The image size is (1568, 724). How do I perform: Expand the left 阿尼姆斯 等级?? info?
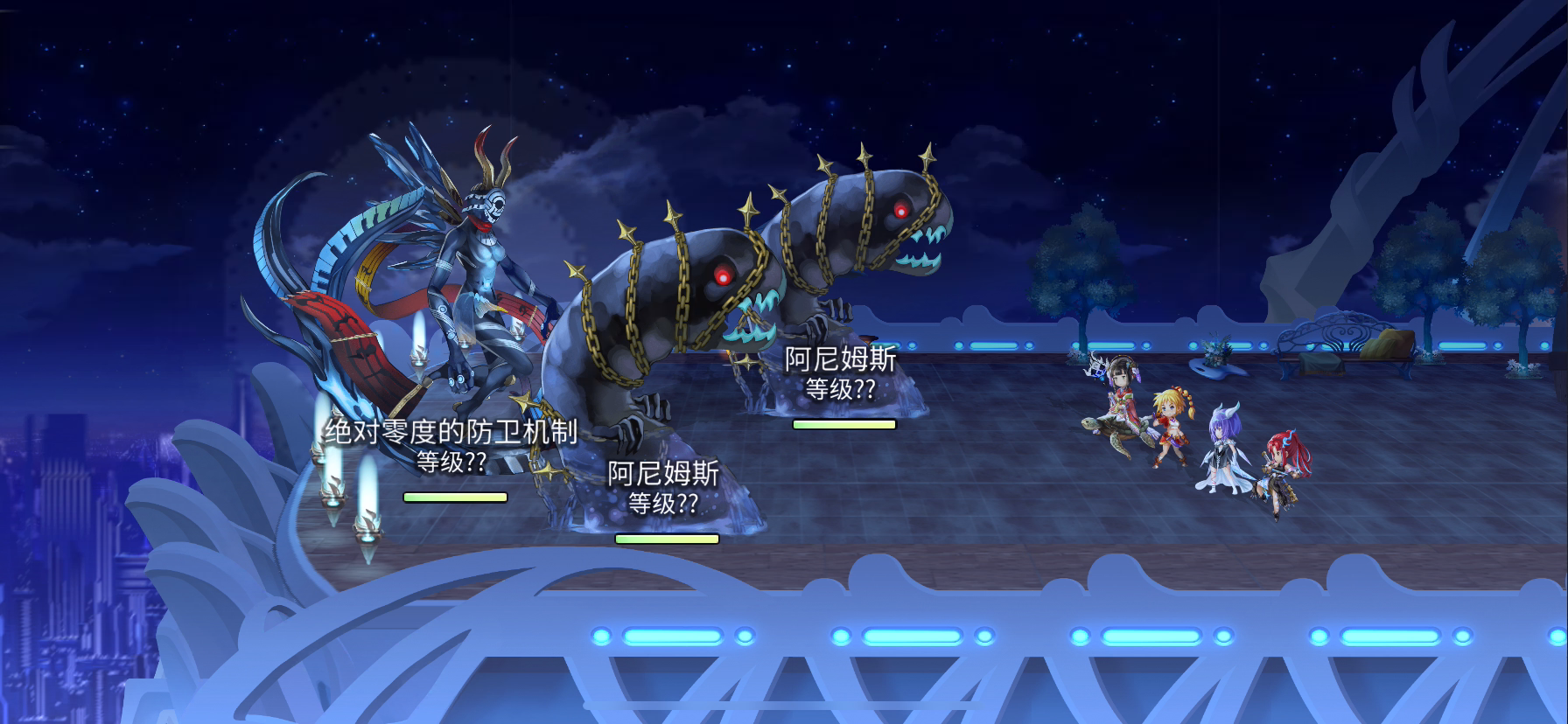(664, 503)
